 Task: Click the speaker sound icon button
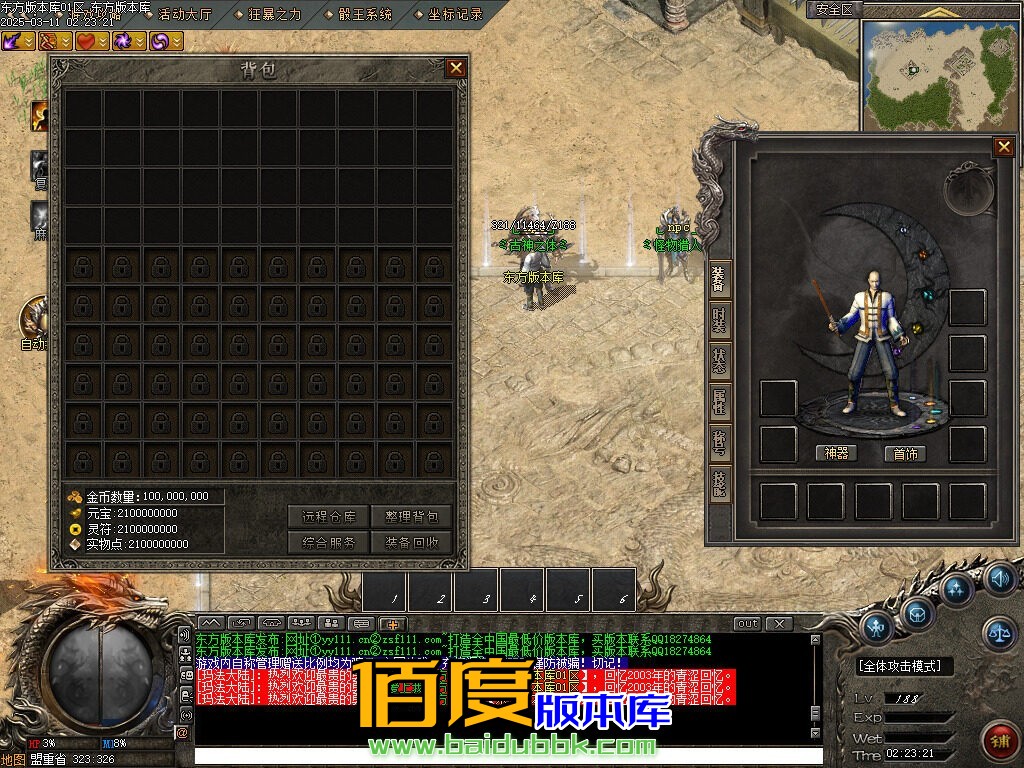999,579
